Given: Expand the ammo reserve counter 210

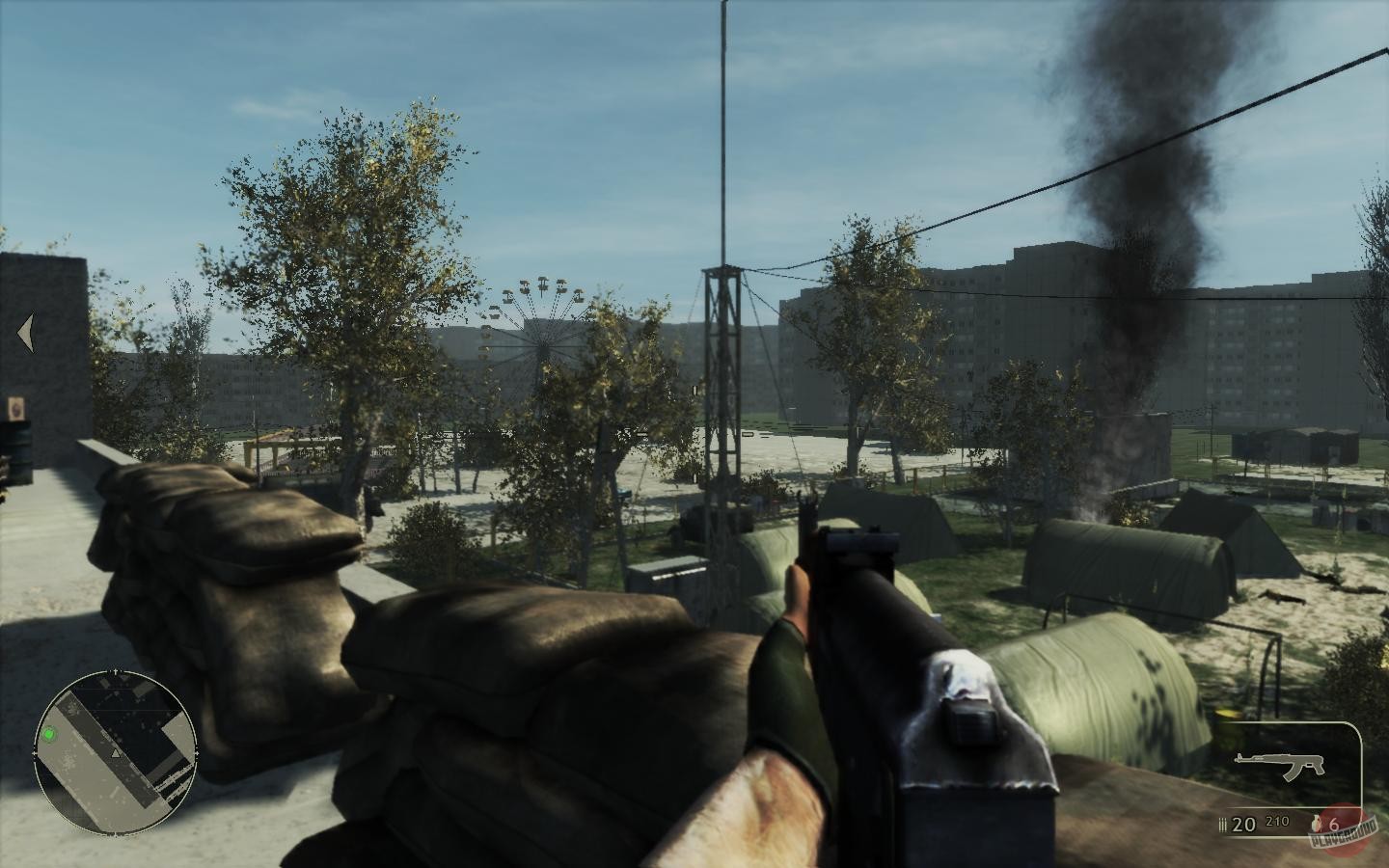Looking at the screenshot, I should click(x=1277, y=821).
